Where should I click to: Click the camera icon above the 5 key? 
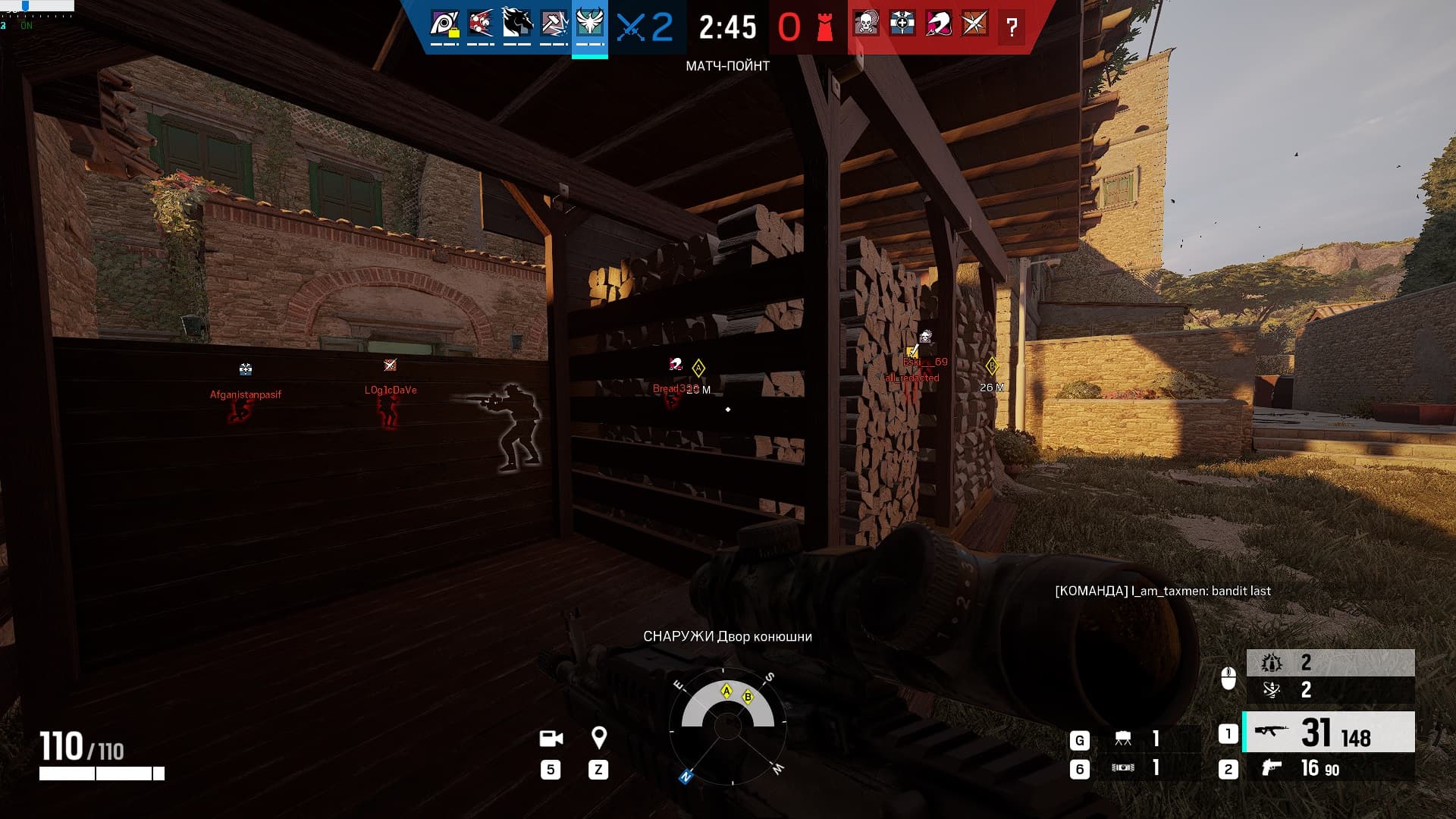551,738
